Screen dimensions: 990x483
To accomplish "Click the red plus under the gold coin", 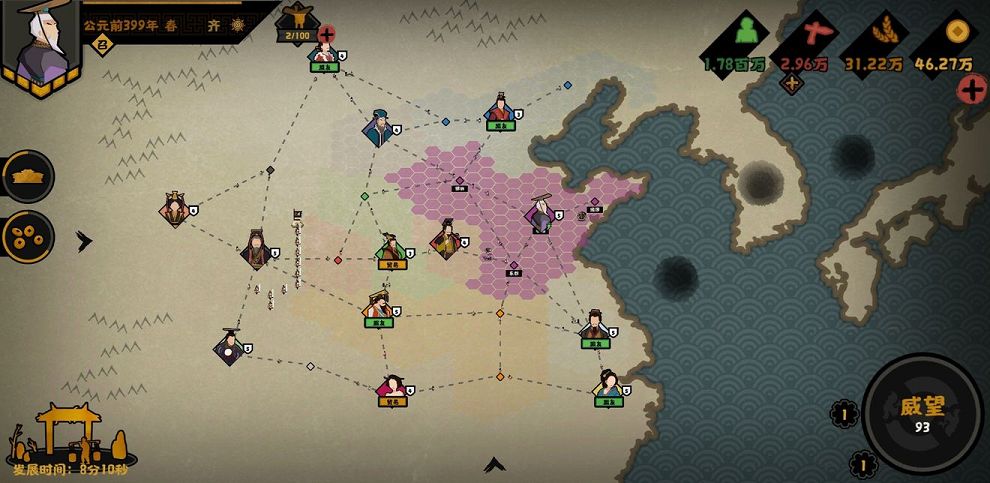I will tap(971, 89).
